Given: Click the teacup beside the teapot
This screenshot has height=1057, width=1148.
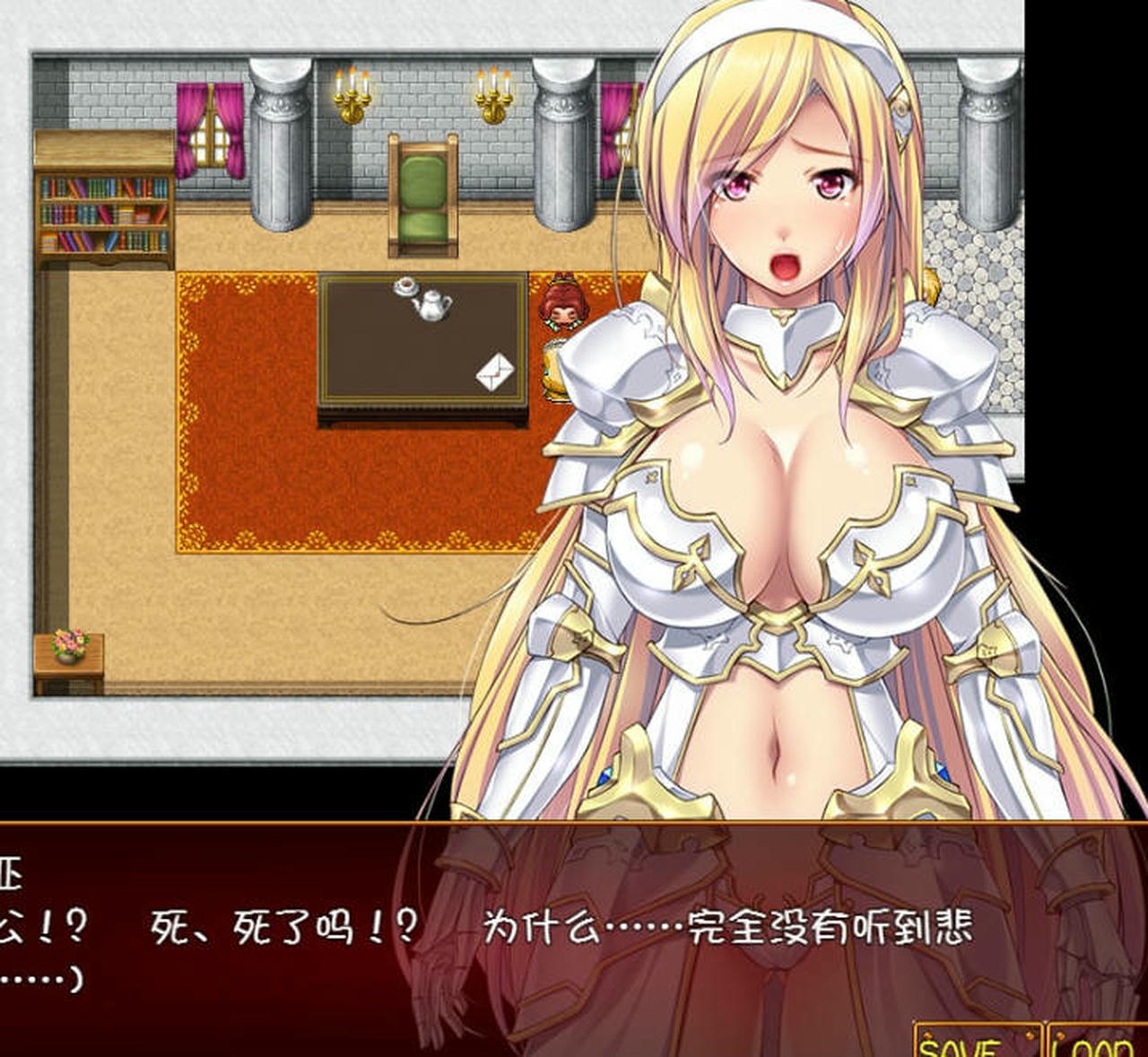Looking at the screenshot, I should click(x=405, y=285).
